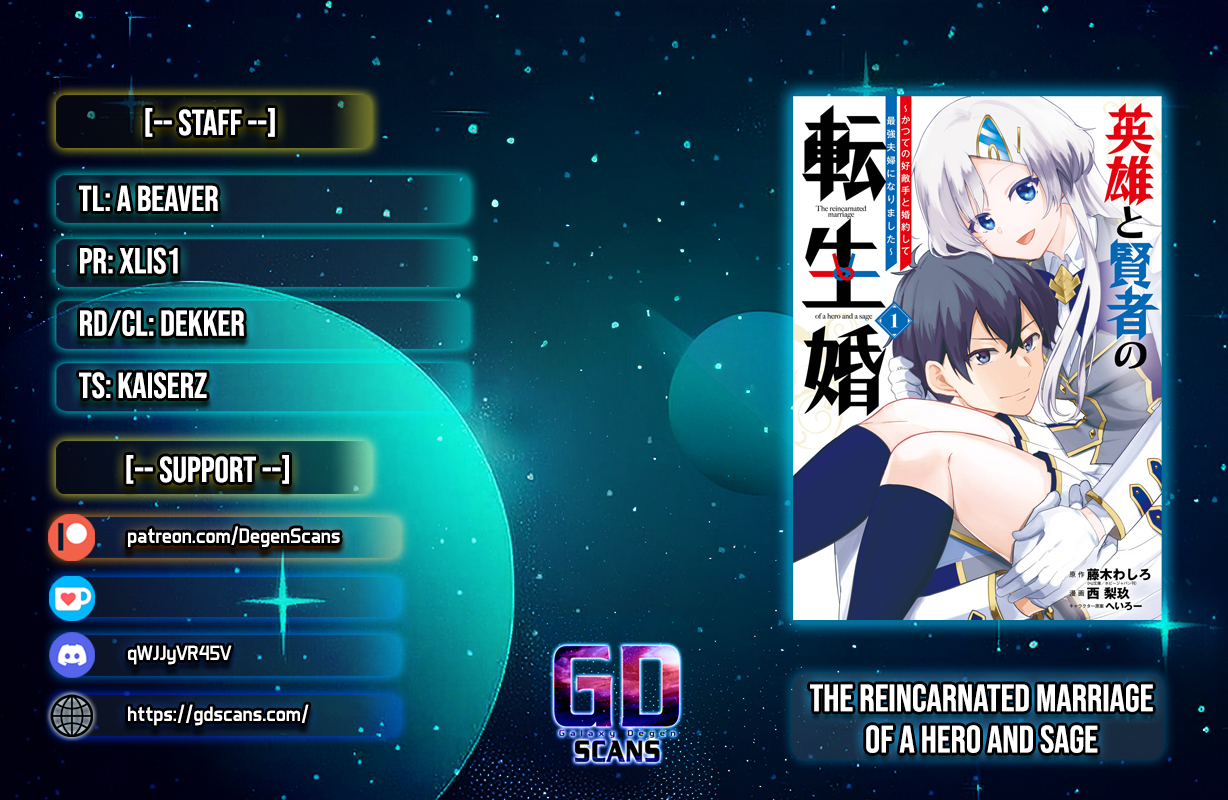
Task: Visit the https://gdscans.com/ link
Action: click(217, 714)
